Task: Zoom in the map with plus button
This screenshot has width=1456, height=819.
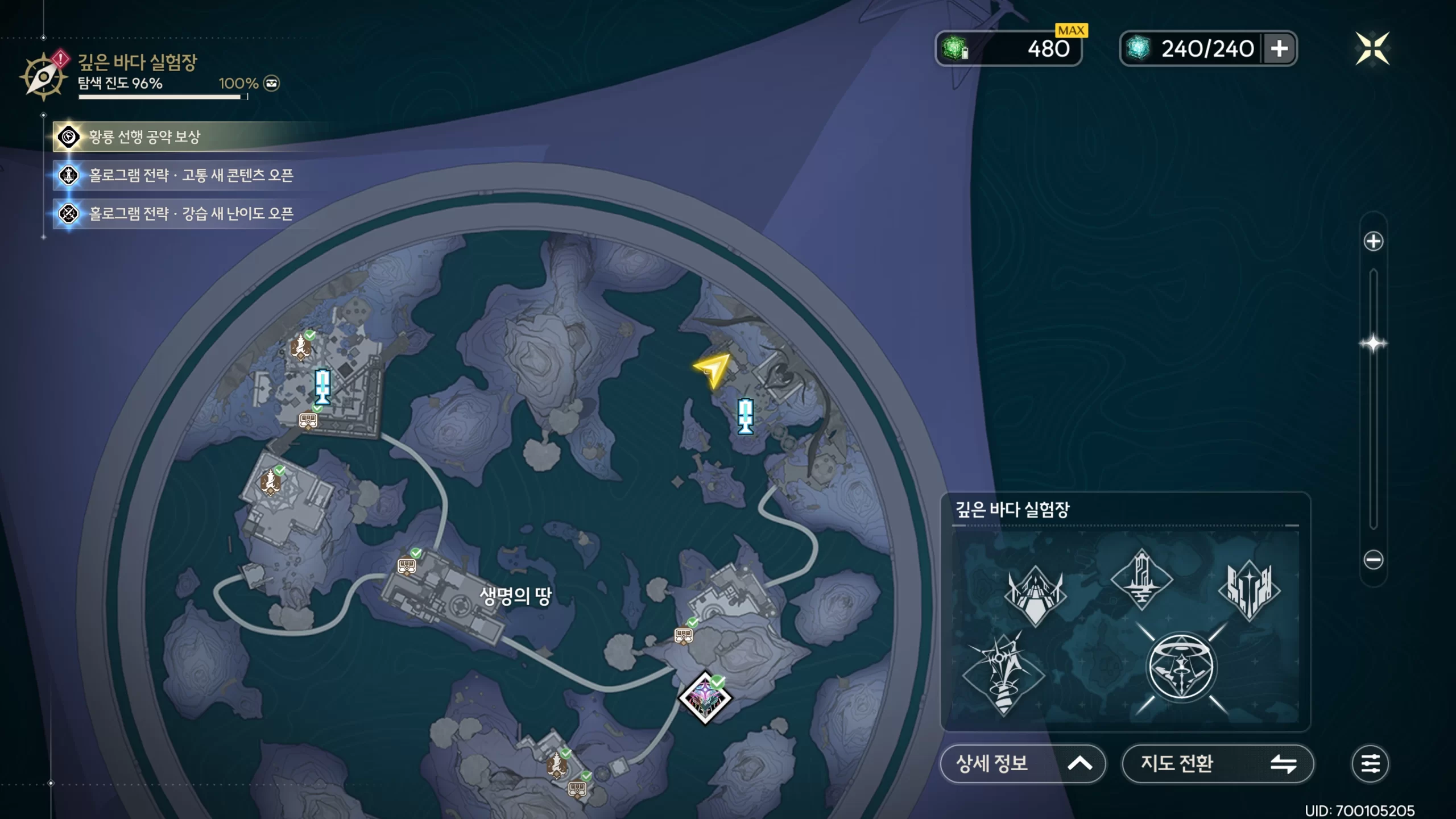Action: click(x=1373, y=242)
